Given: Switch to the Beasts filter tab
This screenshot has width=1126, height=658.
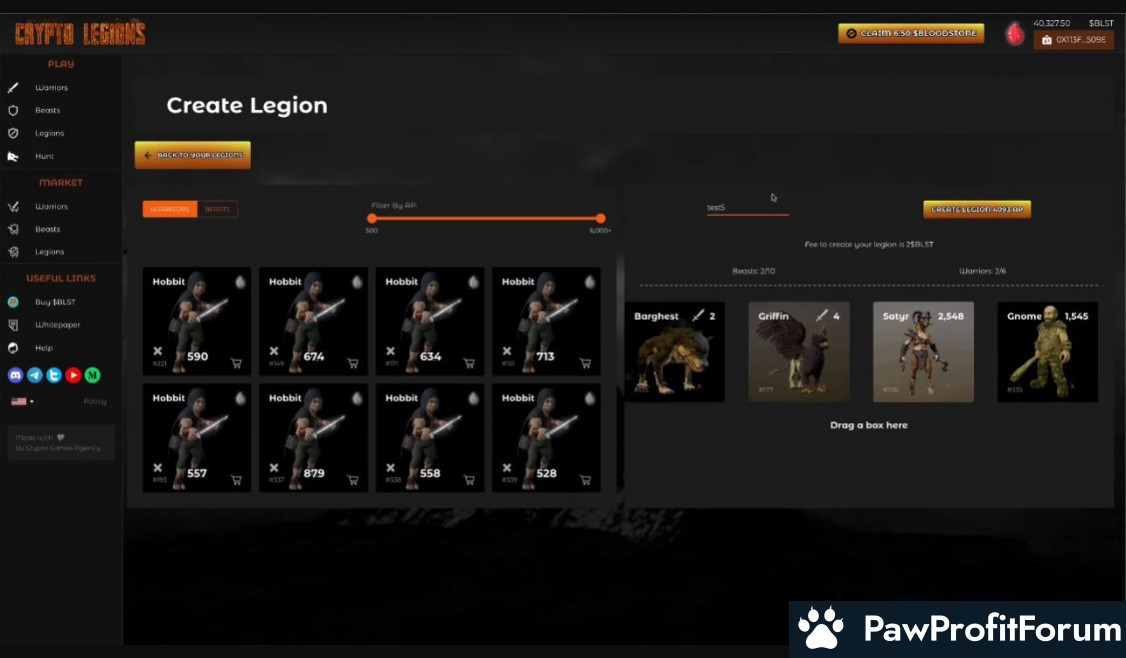Looking at the screenshot, I should pos(217,209).
